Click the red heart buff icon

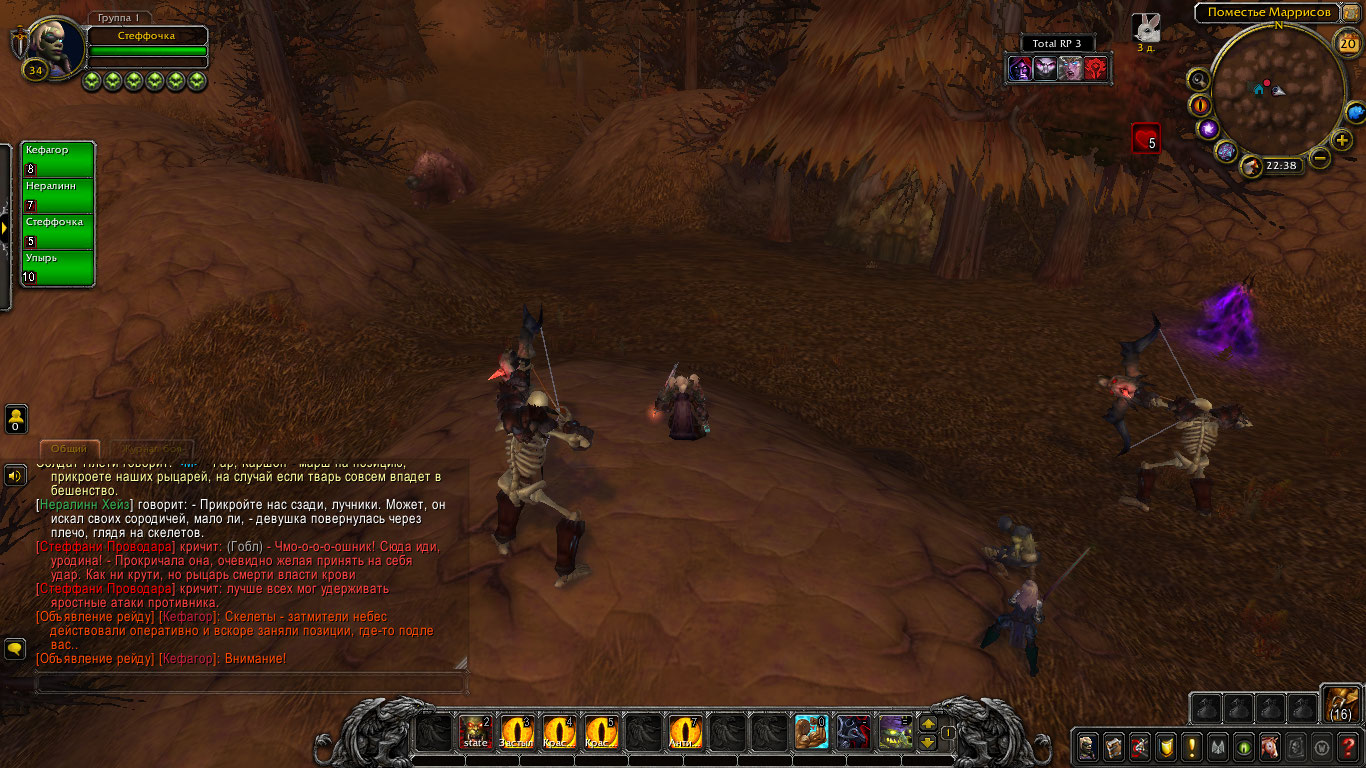[1145, 137]
